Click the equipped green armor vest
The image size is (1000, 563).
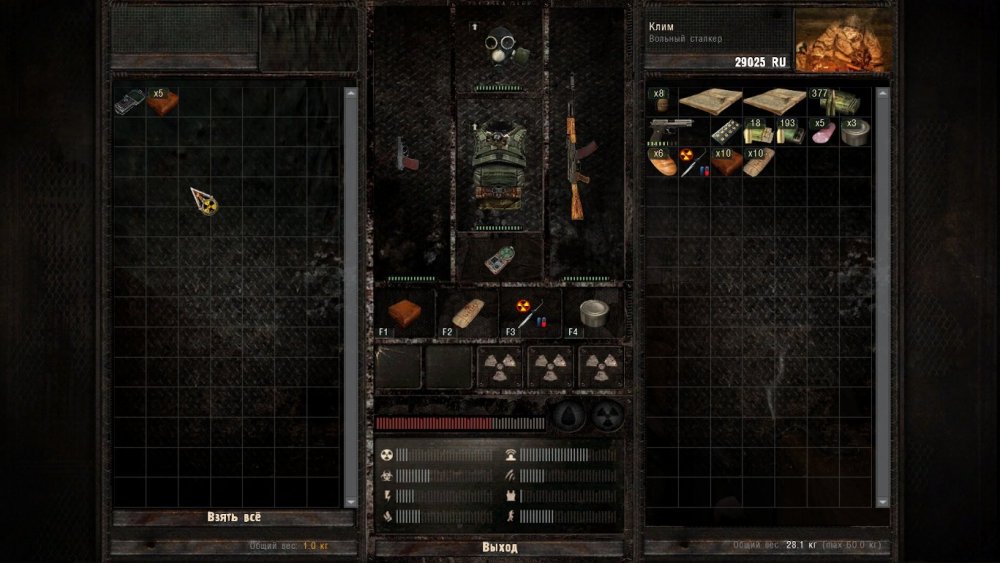498,164
